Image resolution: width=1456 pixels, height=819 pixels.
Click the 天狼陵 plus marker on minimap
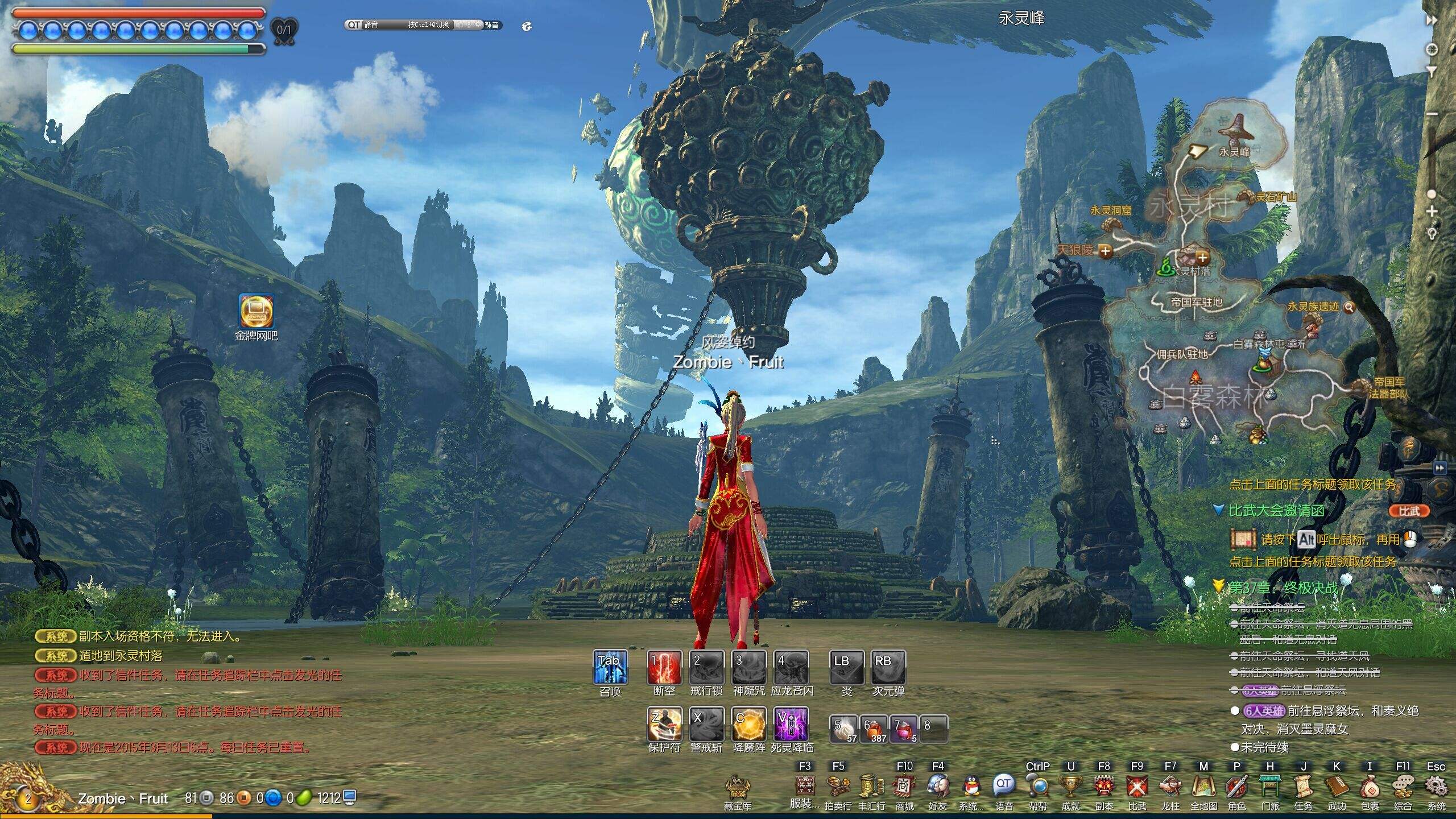tap(1105, 251)
